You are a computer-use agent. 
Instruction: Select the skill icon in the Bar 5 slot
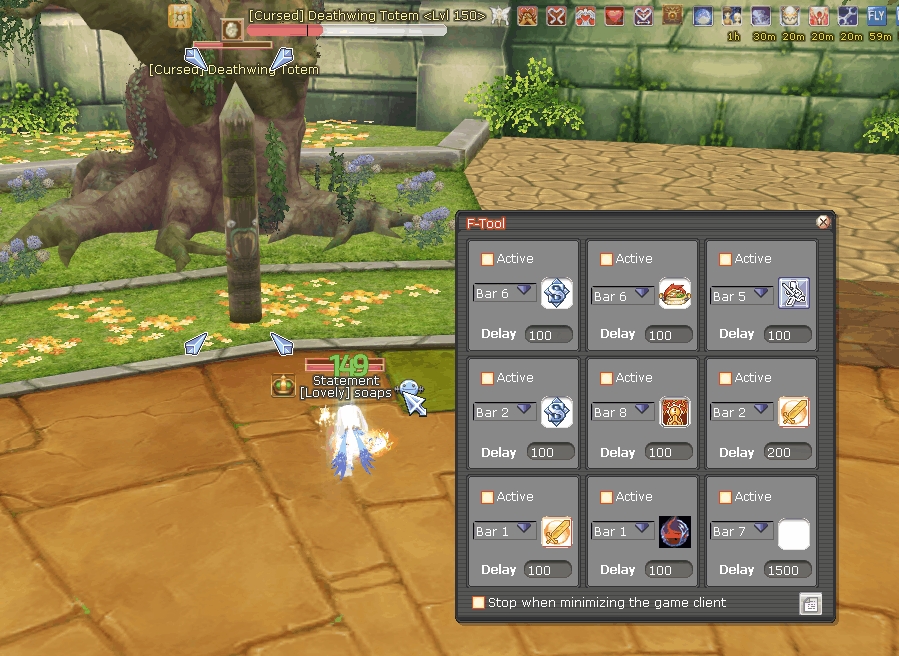click(793, 294)
